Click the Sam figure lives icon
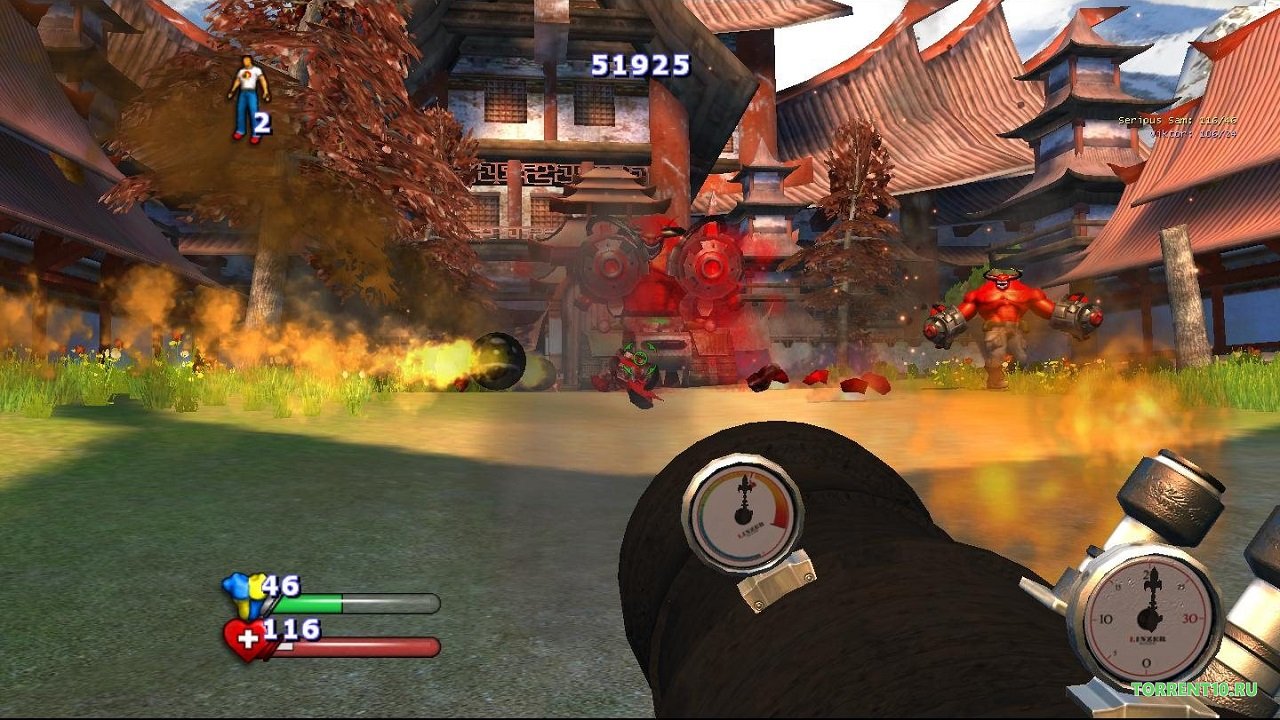 tap(247, 98)
